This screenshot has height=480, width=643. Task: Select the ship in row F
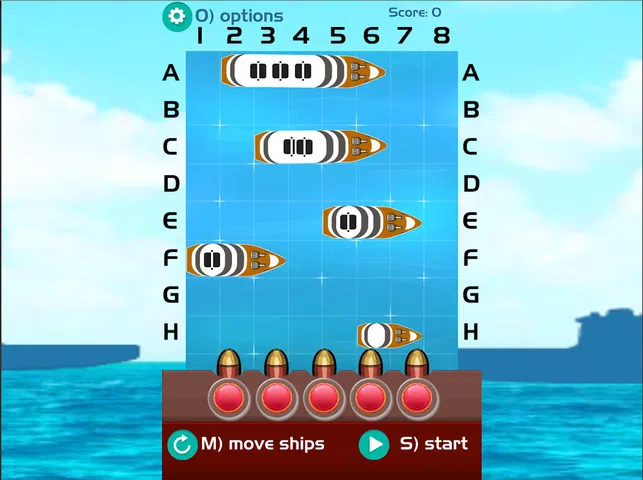[x=235, y=260]
